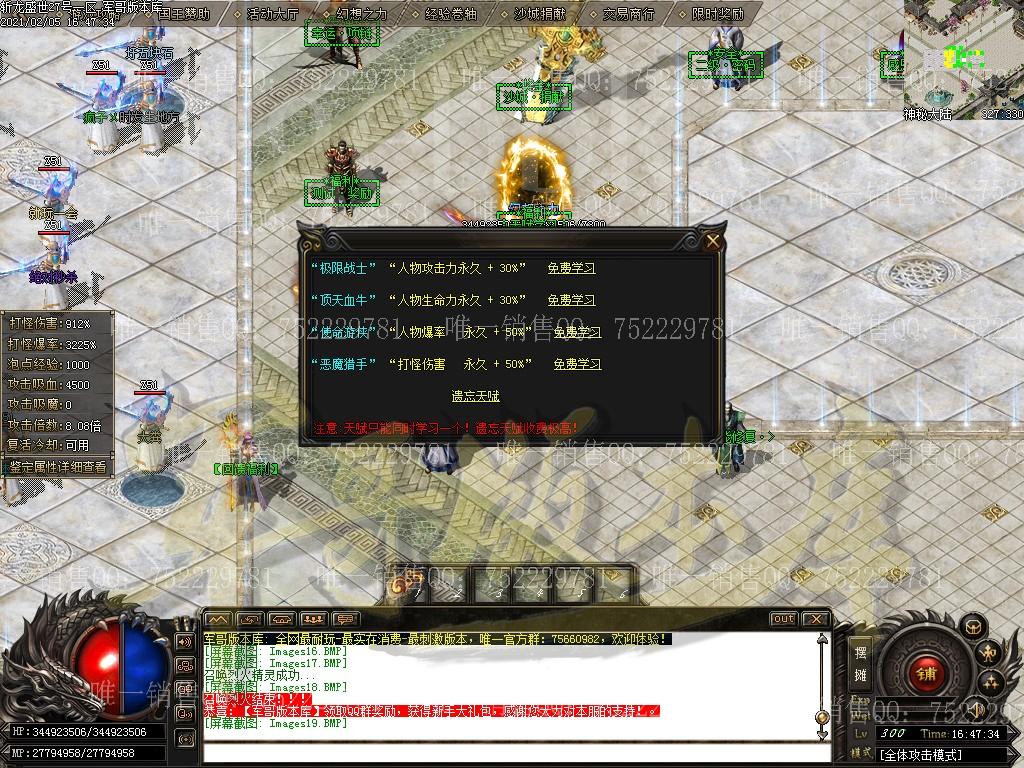Open the 限时奖励 menu

[717, 14]
